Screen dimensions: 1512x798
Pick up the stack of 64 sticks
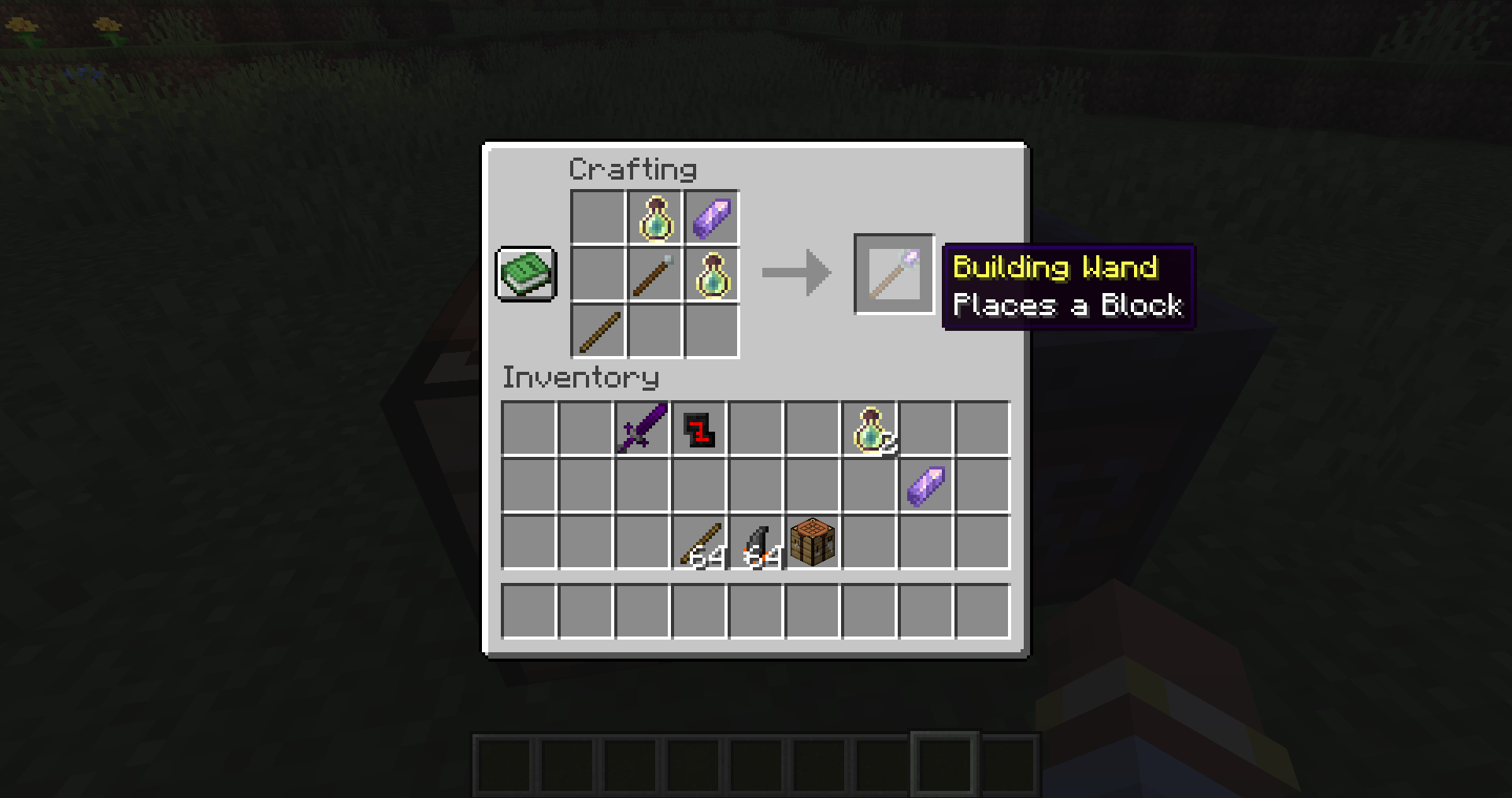[698, 542]
